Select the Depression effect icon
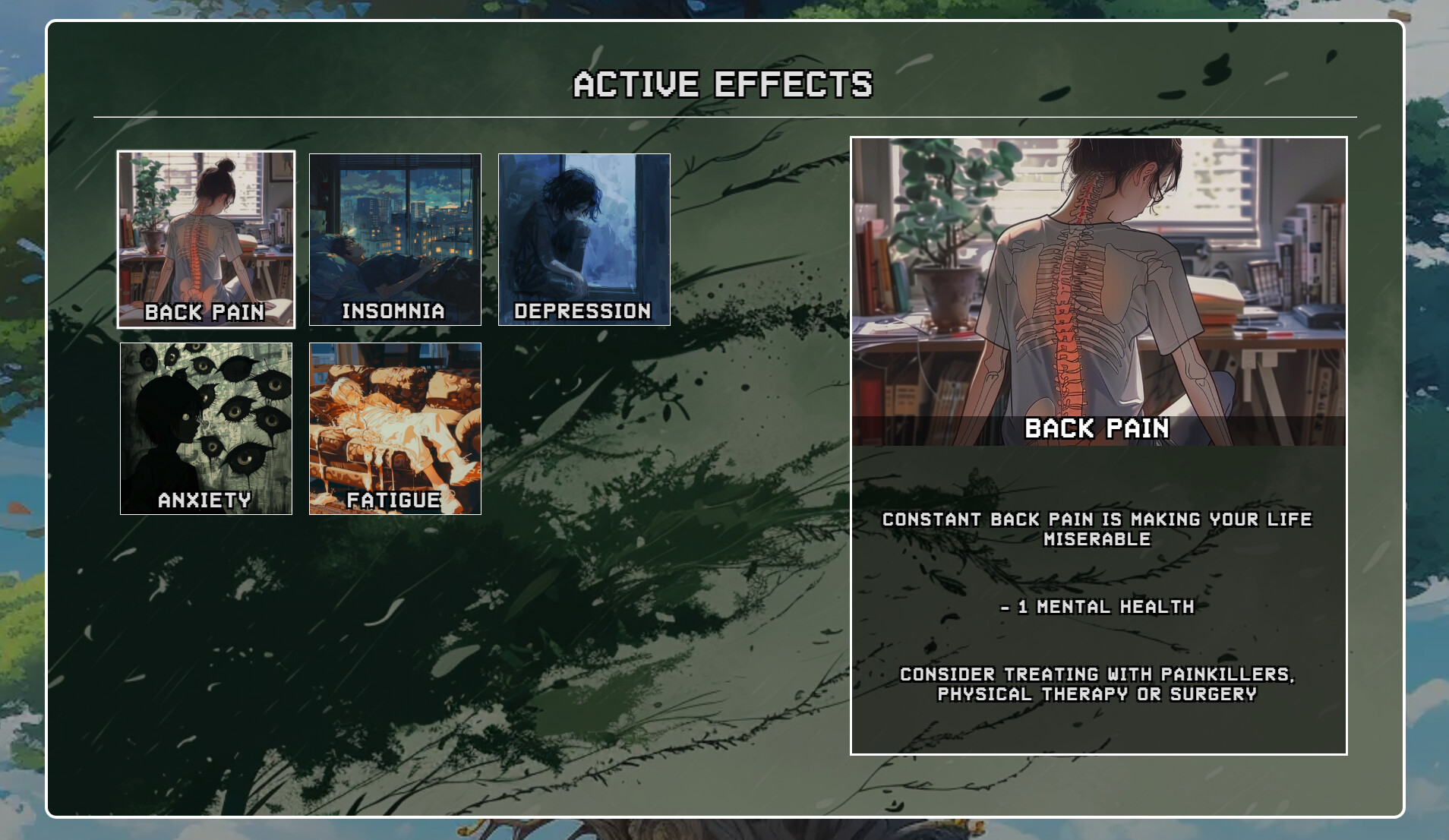Screen dimensions: 1449x840 point(584,239)
